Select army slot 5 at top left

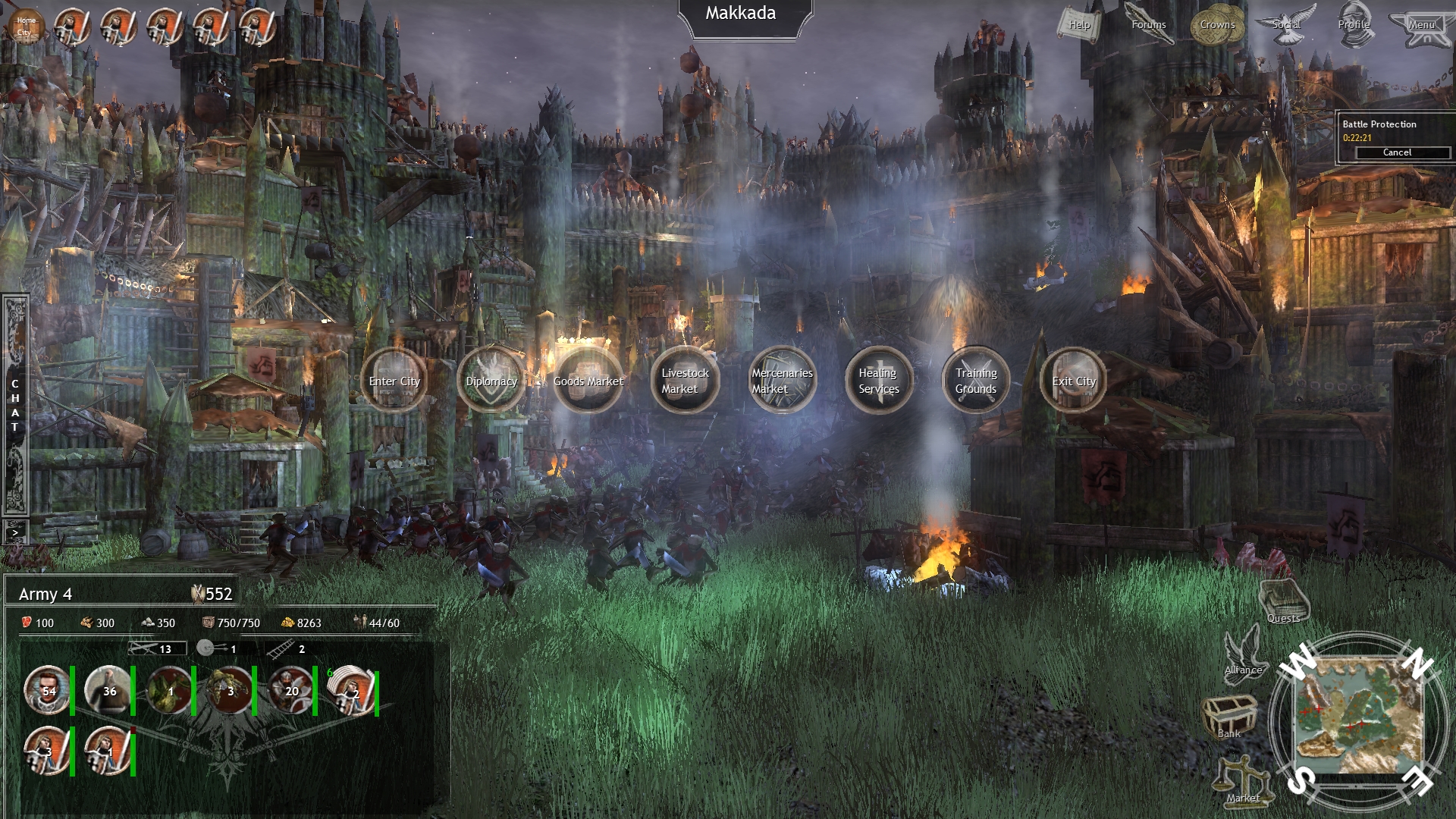(256, 25)
